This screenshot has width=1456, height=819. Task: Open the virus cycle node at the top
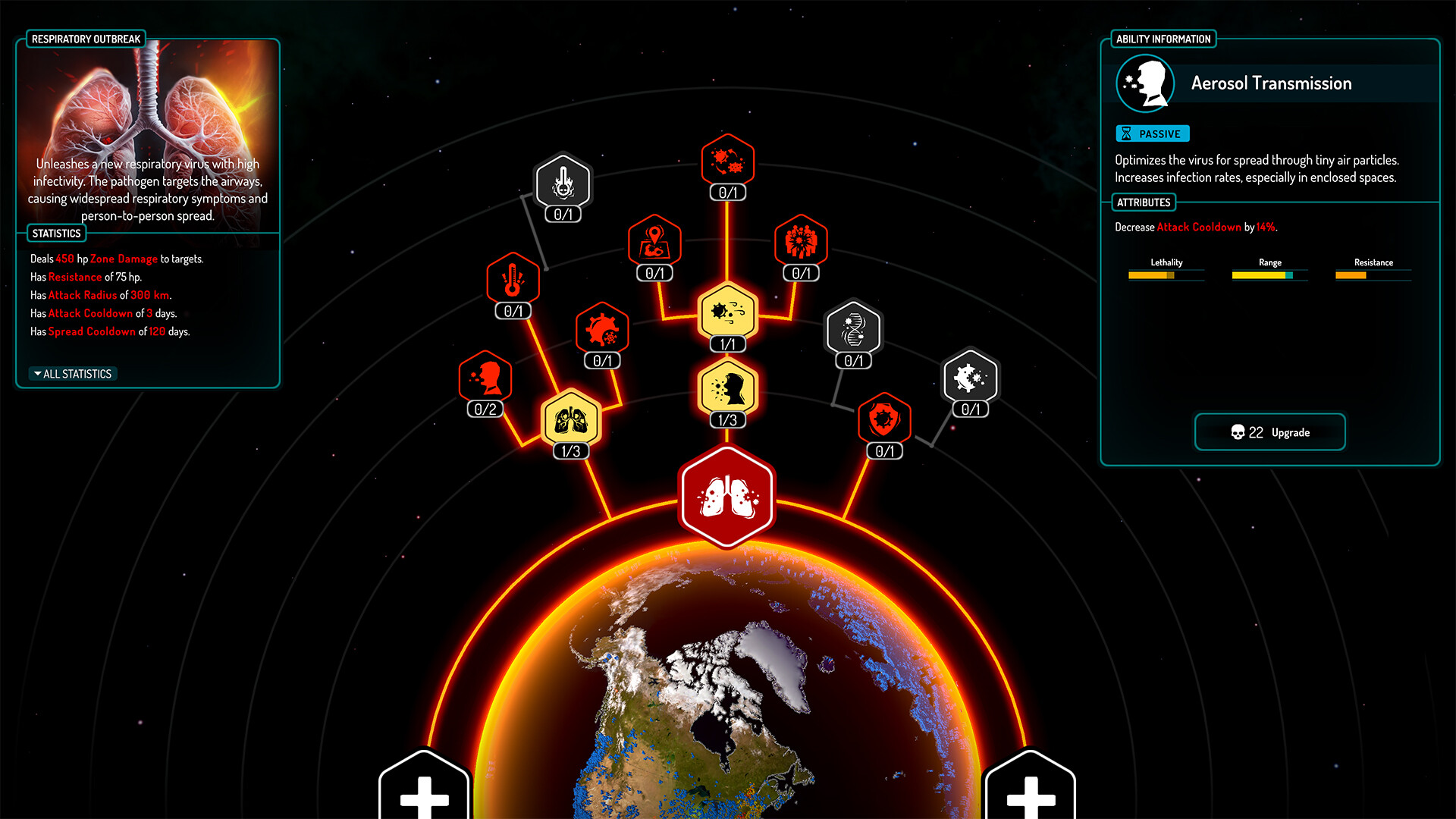[728, 161]
